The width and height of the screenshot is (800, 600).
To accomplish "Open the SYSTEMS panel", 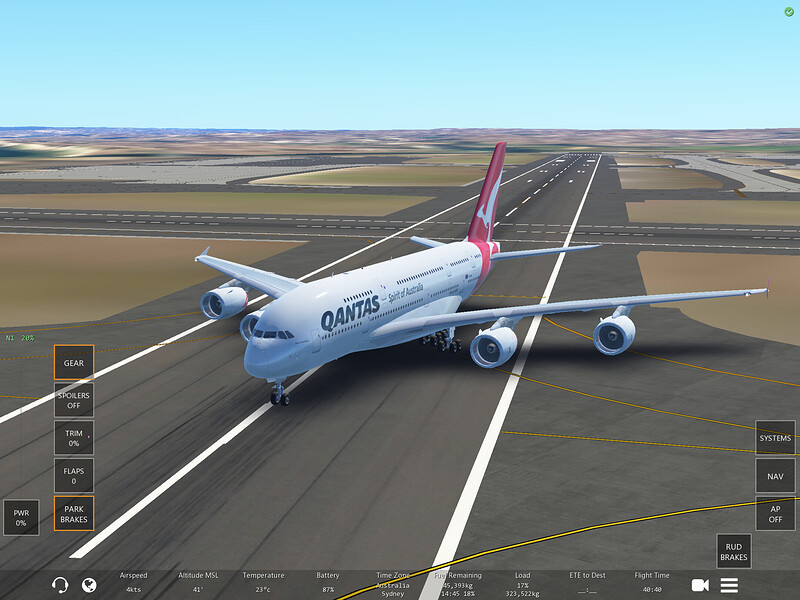I will [775, 438].
